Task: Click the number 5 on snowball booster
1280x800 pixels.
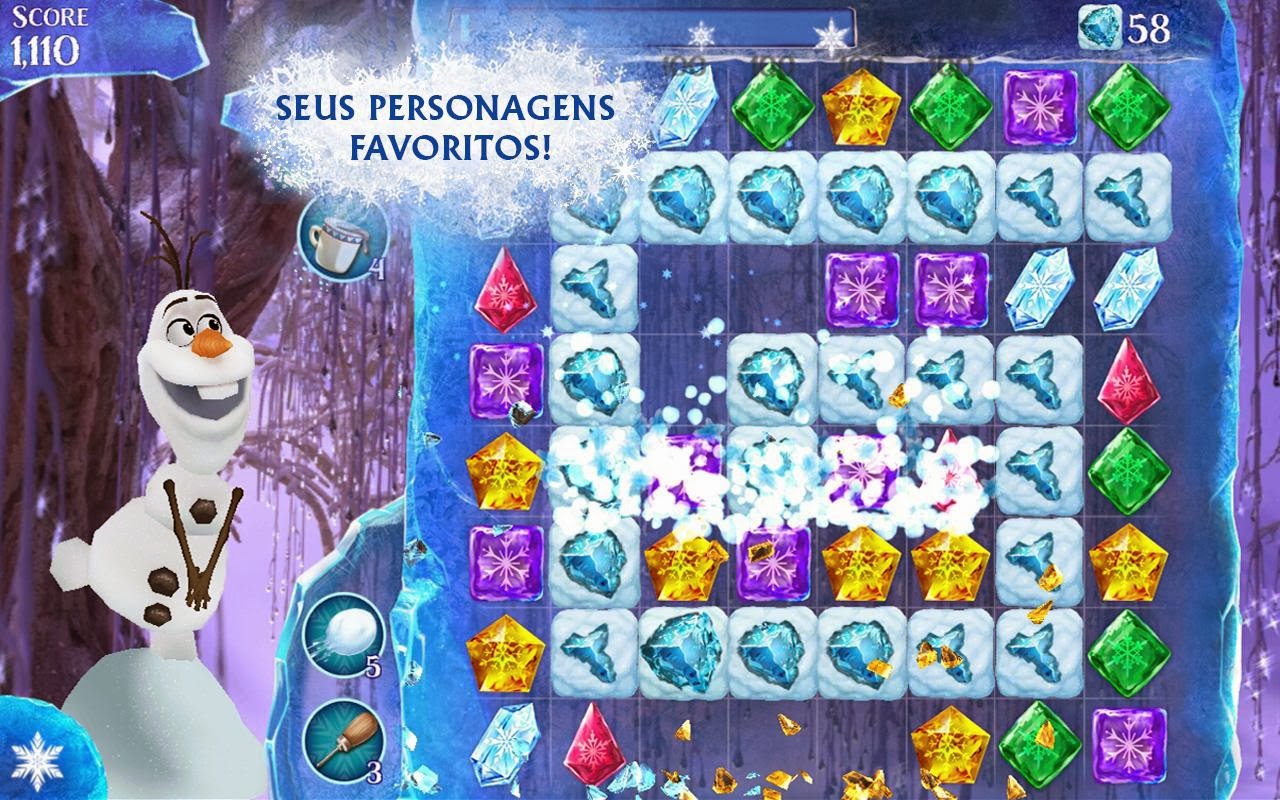Action: pos(374,666)
